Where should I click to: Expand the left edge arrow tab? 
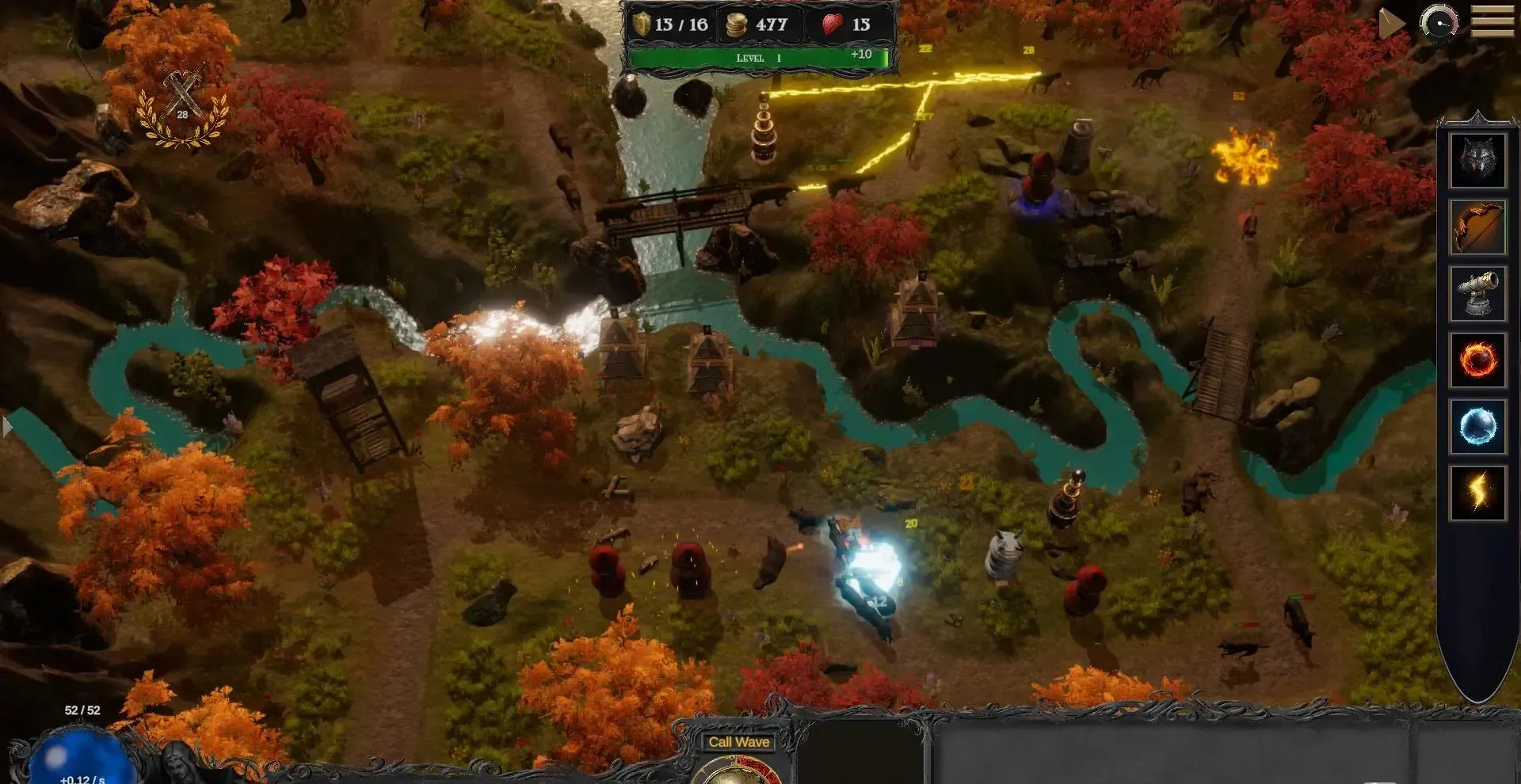pyautogui.click(x=7, y=428)
